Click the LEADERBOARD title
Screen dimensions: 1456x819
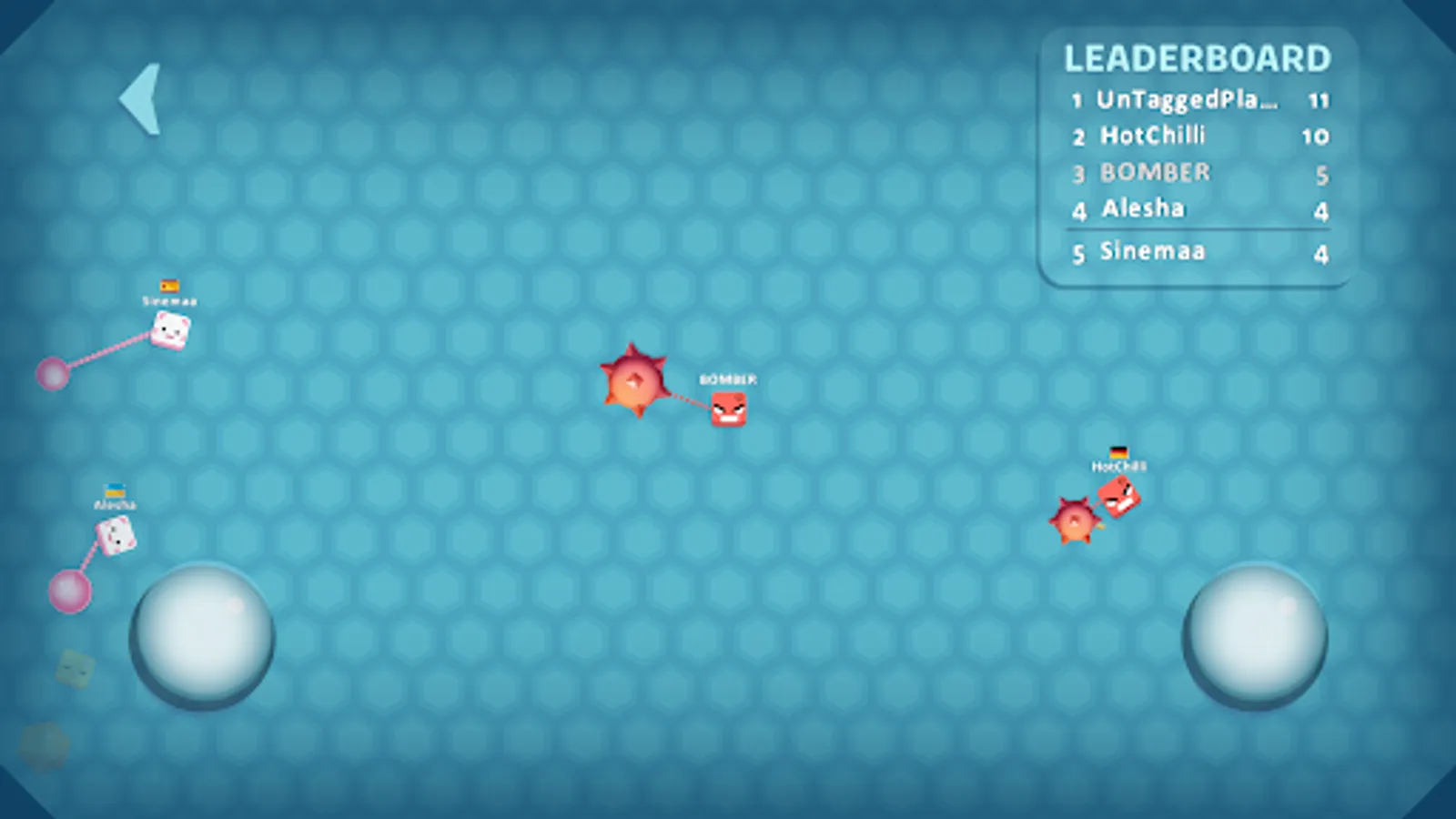[x=1198, y=58]
